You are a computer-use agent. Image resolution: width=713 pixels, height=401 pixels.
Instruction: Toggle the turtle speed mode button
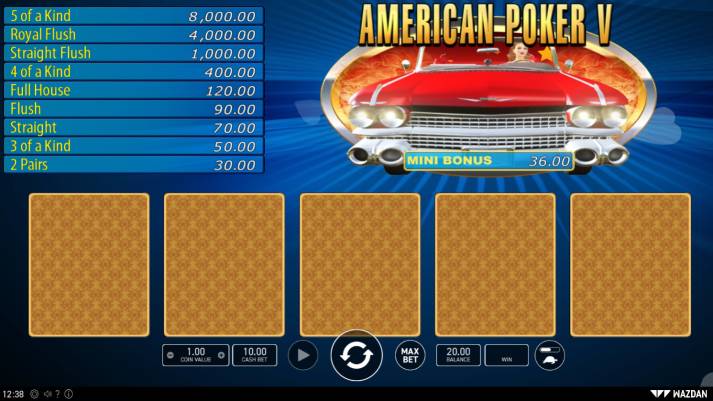(550, 355)
